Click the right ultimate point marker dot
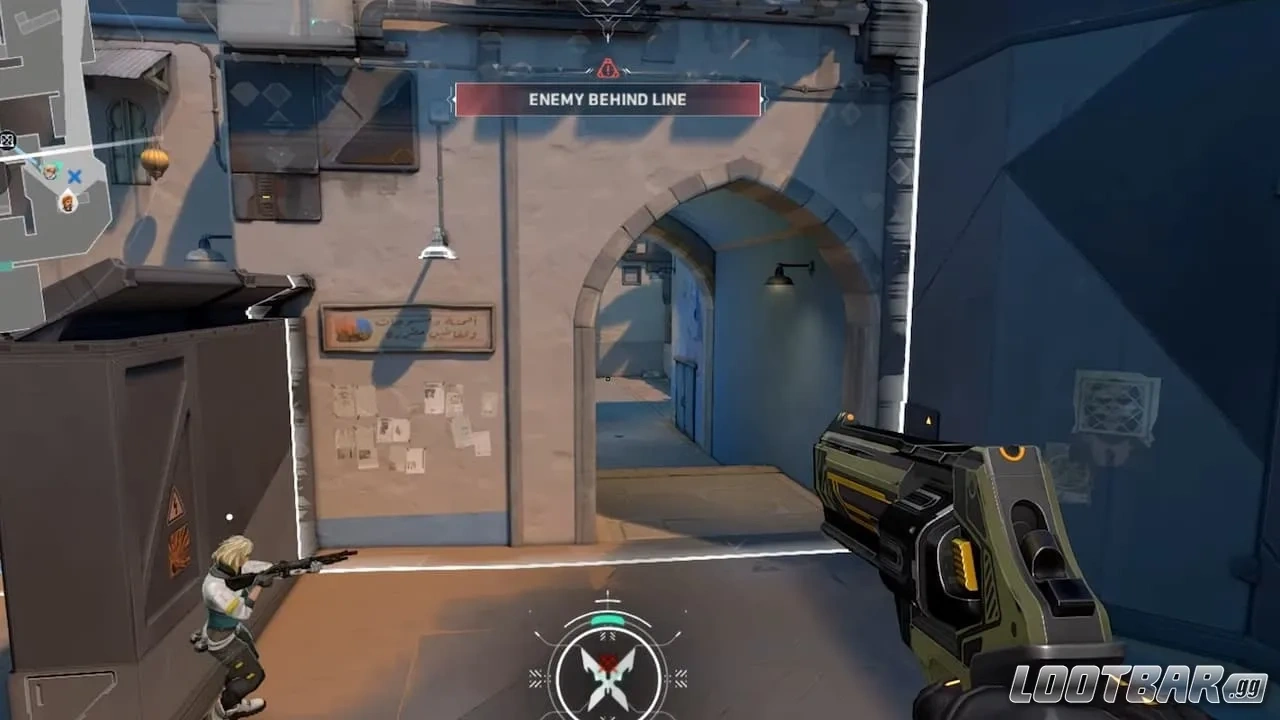 pyautogui.click(x=687, y=611)
